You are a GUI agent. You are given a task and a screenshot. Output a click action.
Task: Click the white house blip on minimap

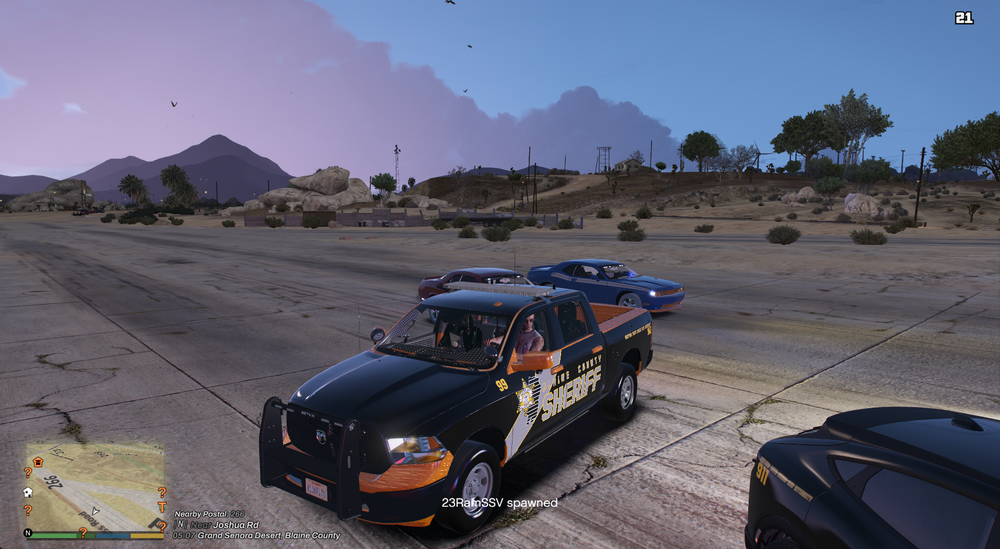(28, 492)
